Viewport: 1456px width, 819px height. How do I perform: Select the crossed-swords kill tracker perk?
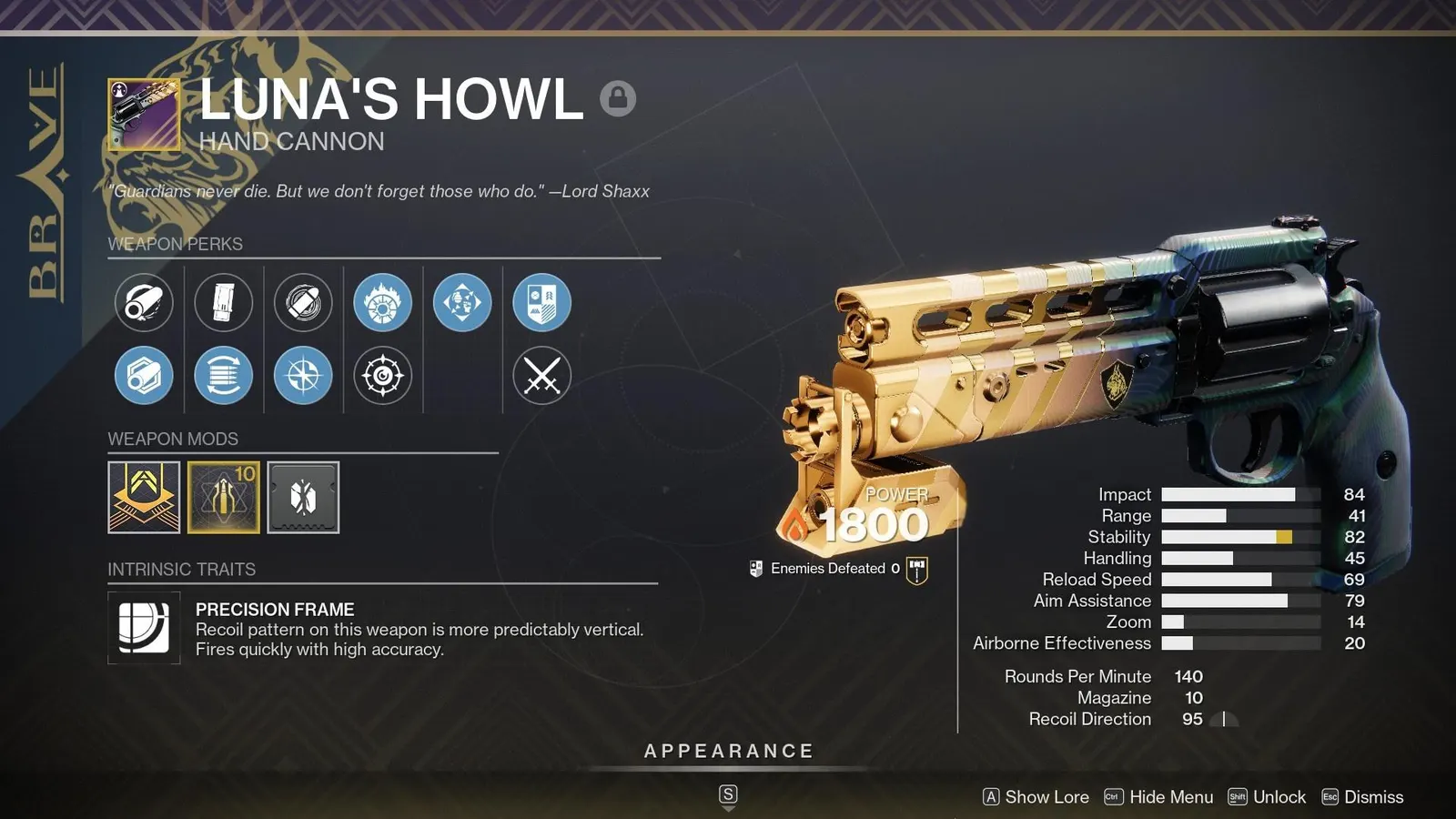coord(542,375)
